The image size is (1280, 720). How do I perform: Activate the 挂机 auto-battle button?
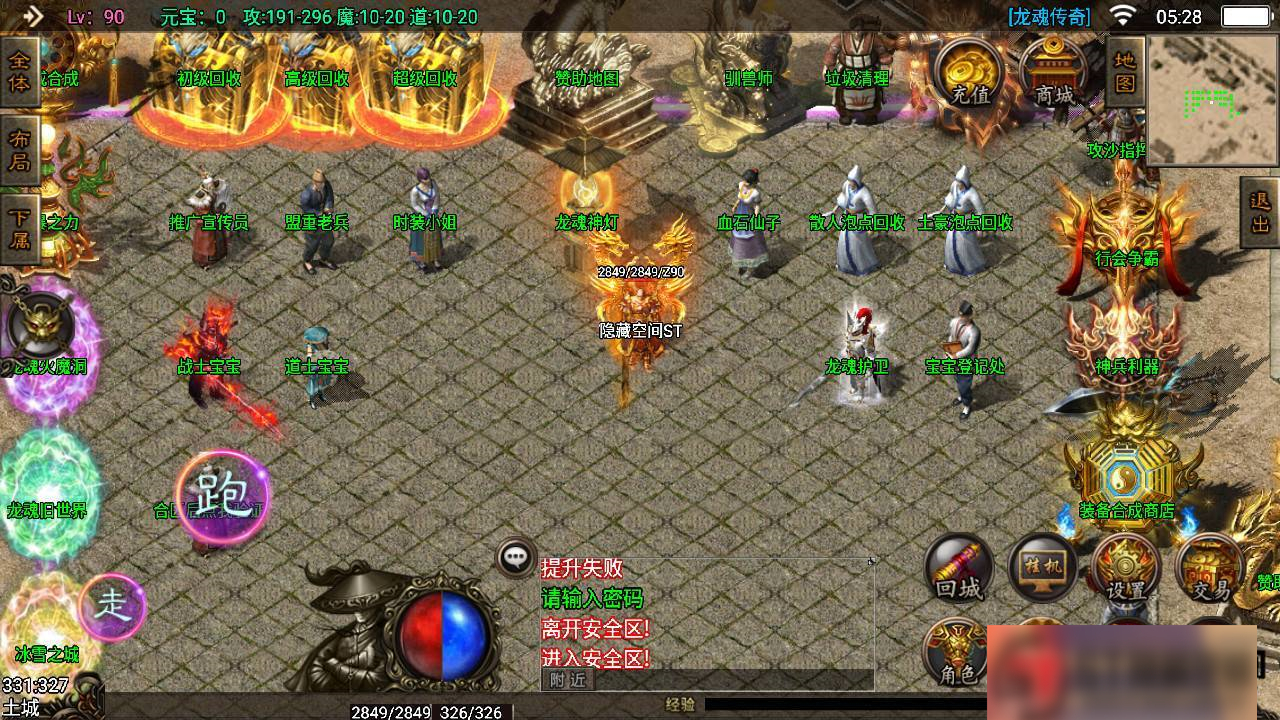pos(1041,566)
